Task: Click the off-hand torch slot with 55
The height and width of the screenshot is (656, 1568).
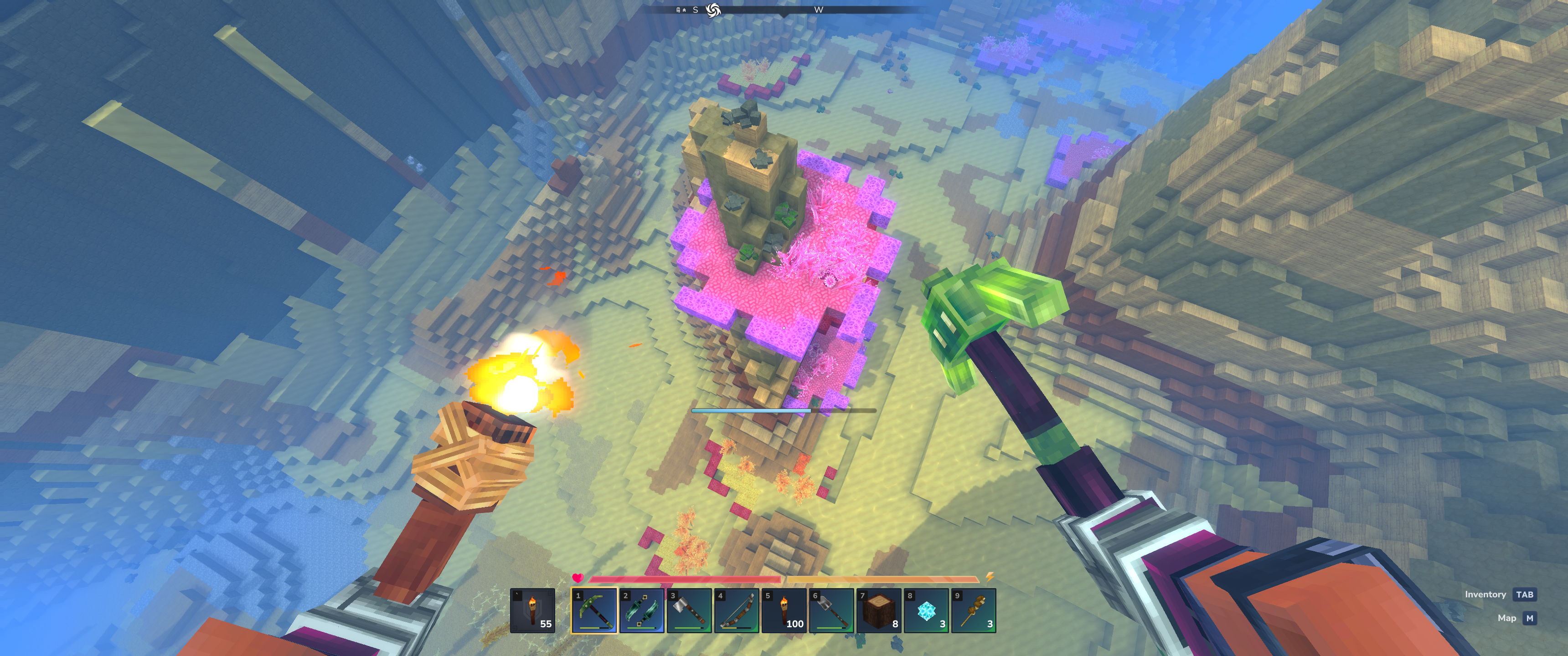Action: tap(532, 610)
